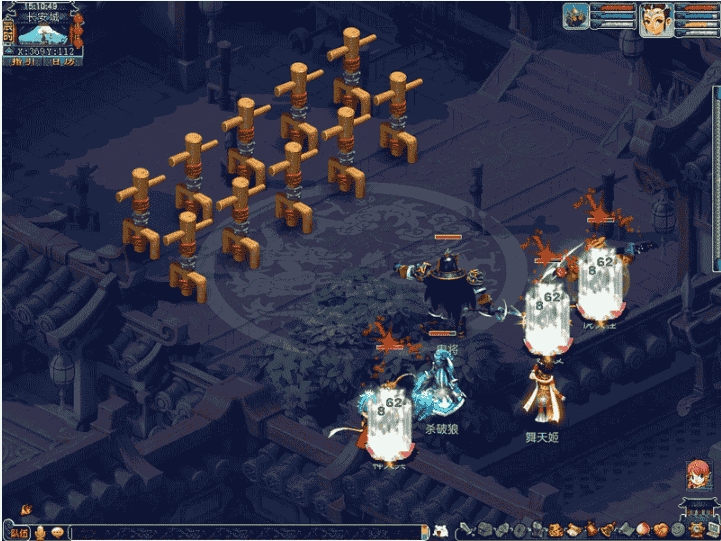
Task: Select the player character portrait
Action: point(654,18)
